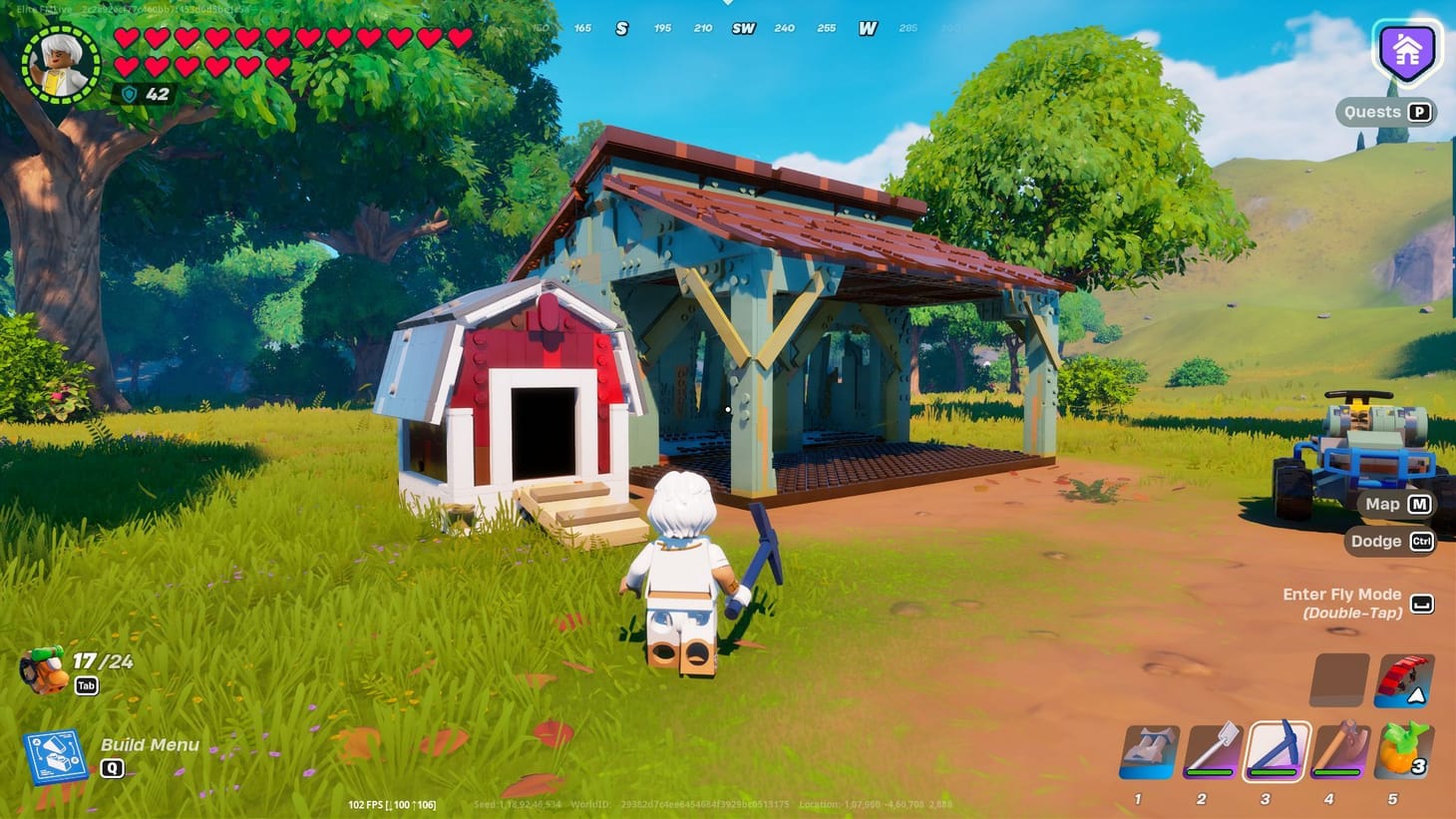
Task: Toggle the Tab inventory key prompt
Action: tap(86, 686)
